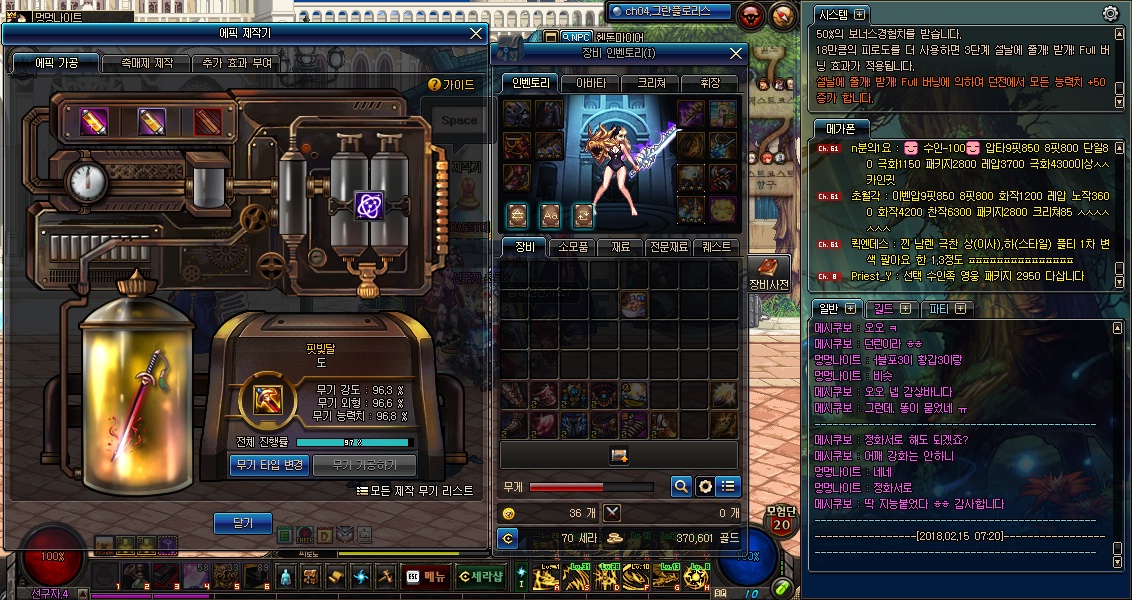Switch to the 재료 inventory category

click(621, 247)
